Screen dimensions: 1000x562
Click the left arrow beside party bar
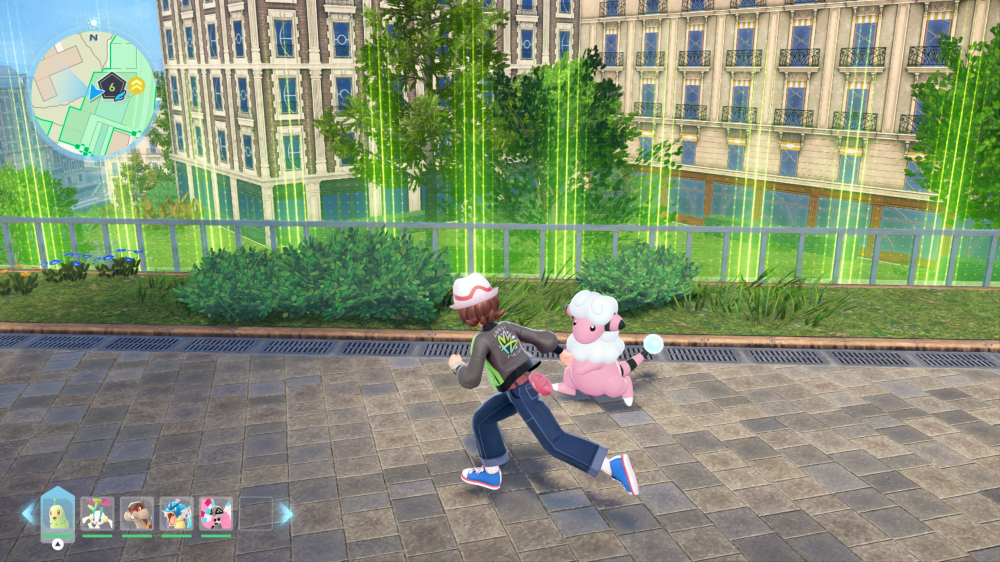pos(28,514)
